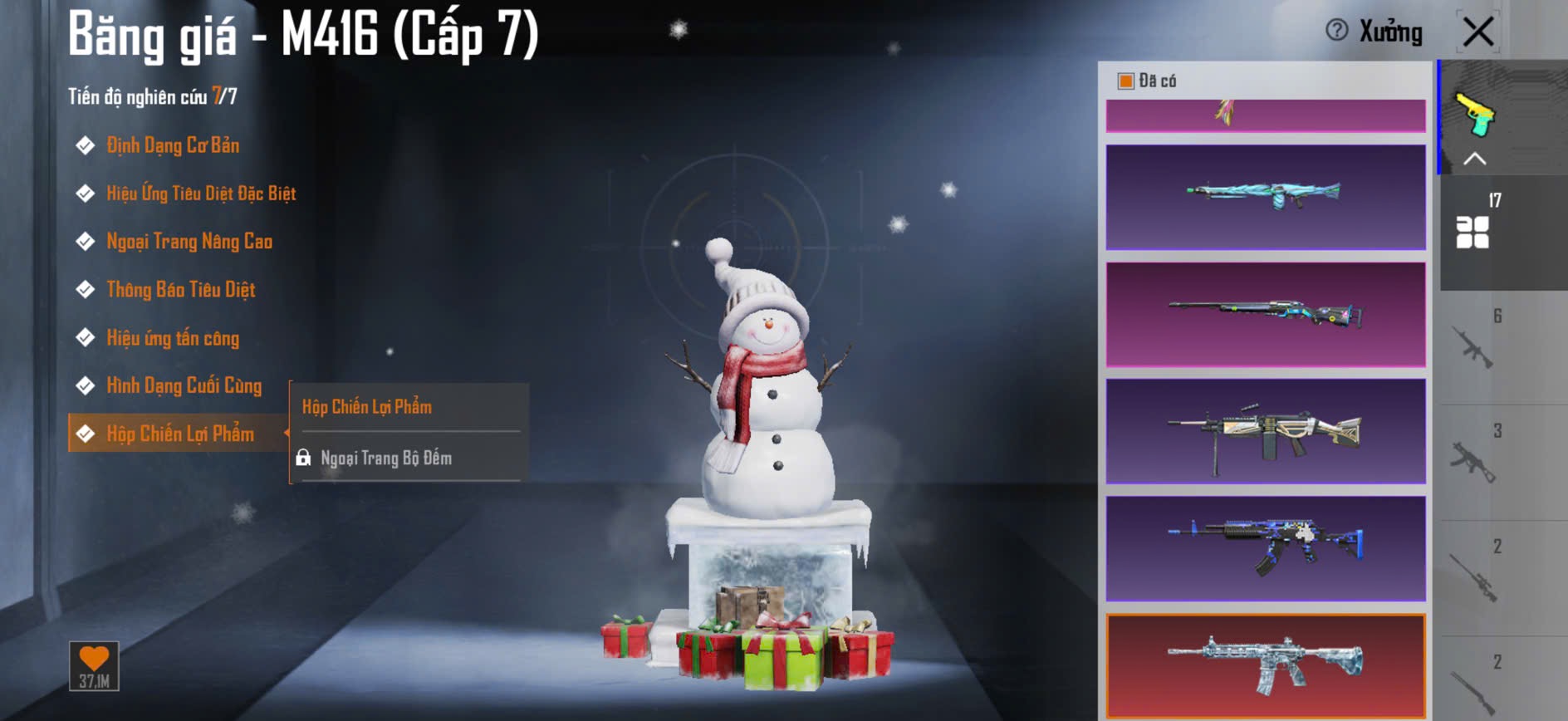Pick the gold and white machine gun skin
Image resolution: width=1568 pixels, height=721 pixels.
pyautogui.click(x=1265, y=431)
